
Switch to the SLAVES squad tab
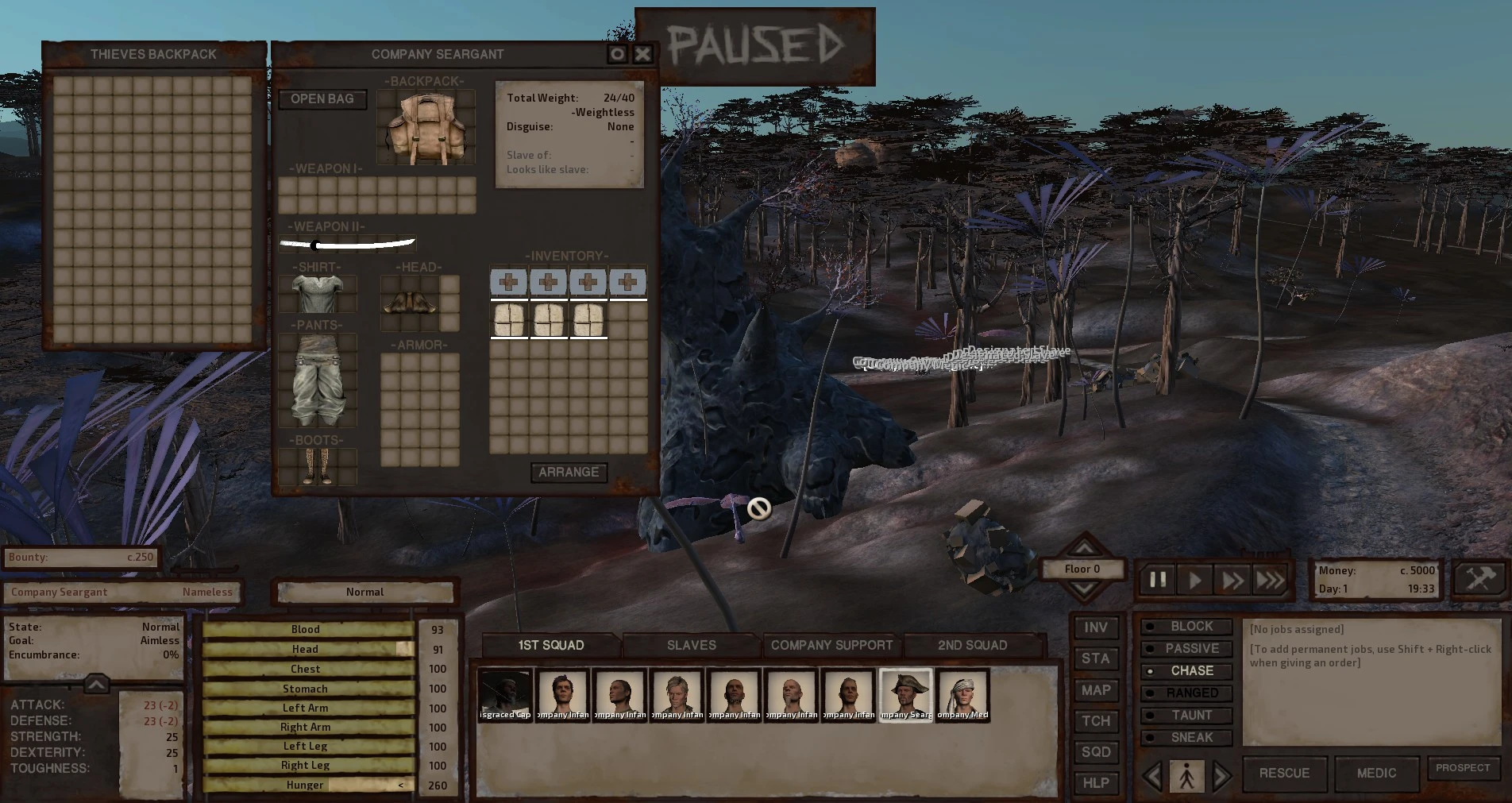(x=691, y=645)
